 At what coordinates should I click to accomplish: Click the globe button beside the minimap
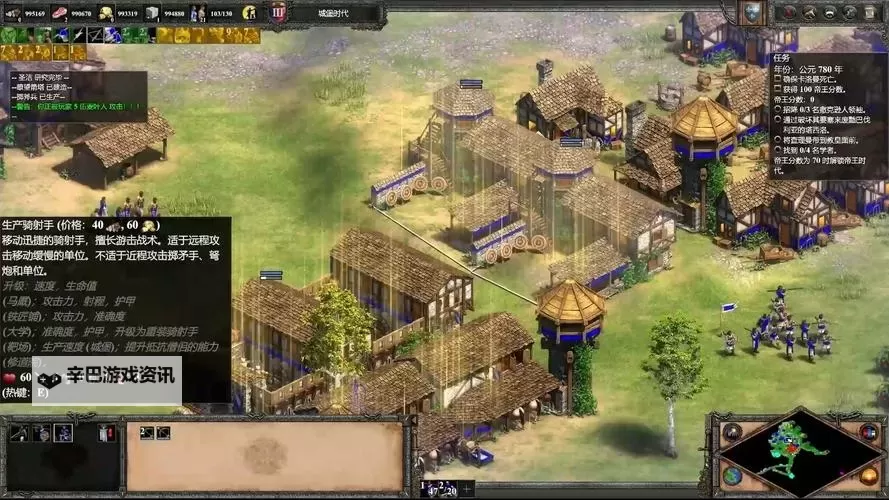point(733,476)
